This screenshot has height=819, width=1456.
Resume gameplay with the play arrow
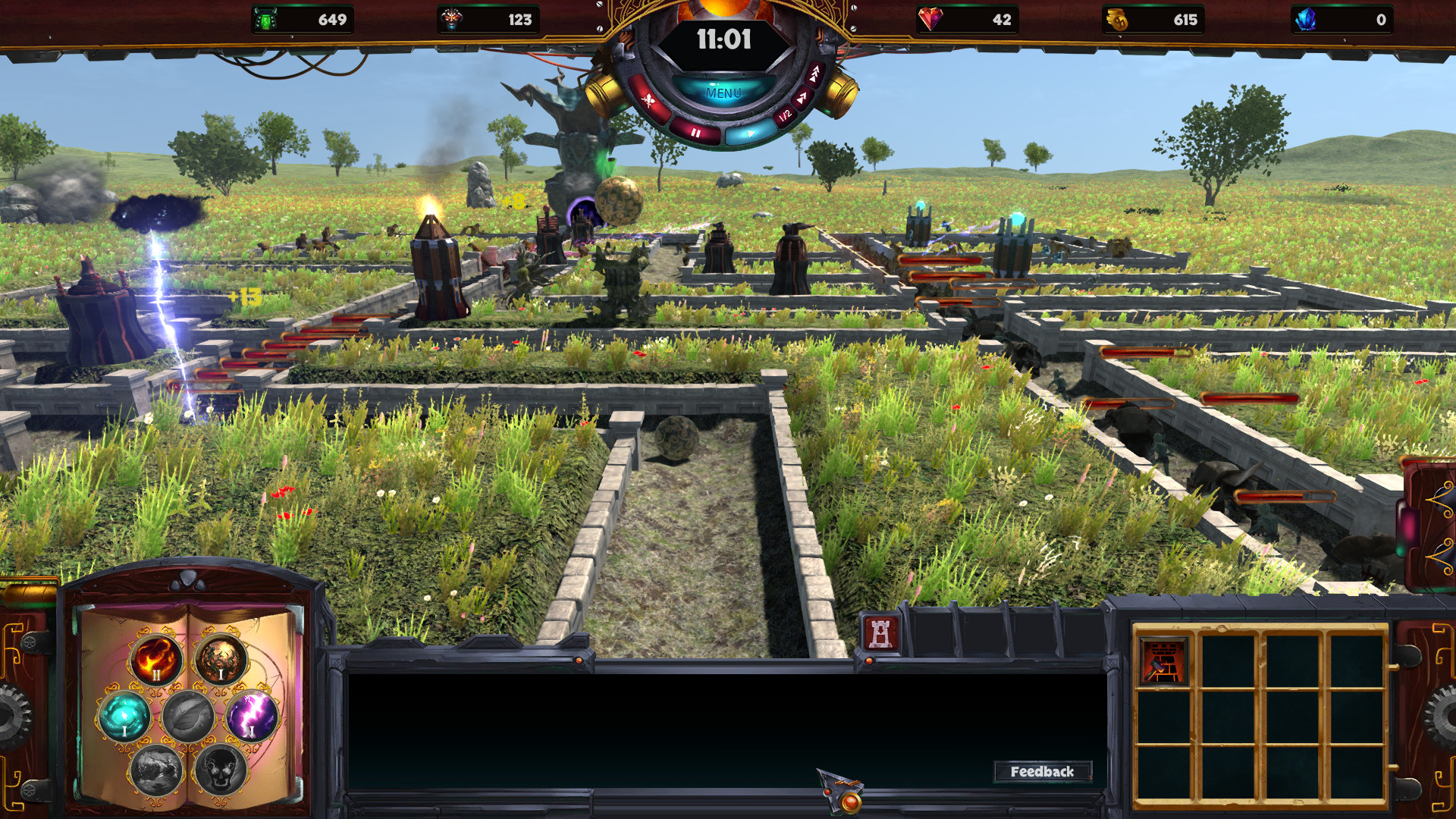(752, 133)
